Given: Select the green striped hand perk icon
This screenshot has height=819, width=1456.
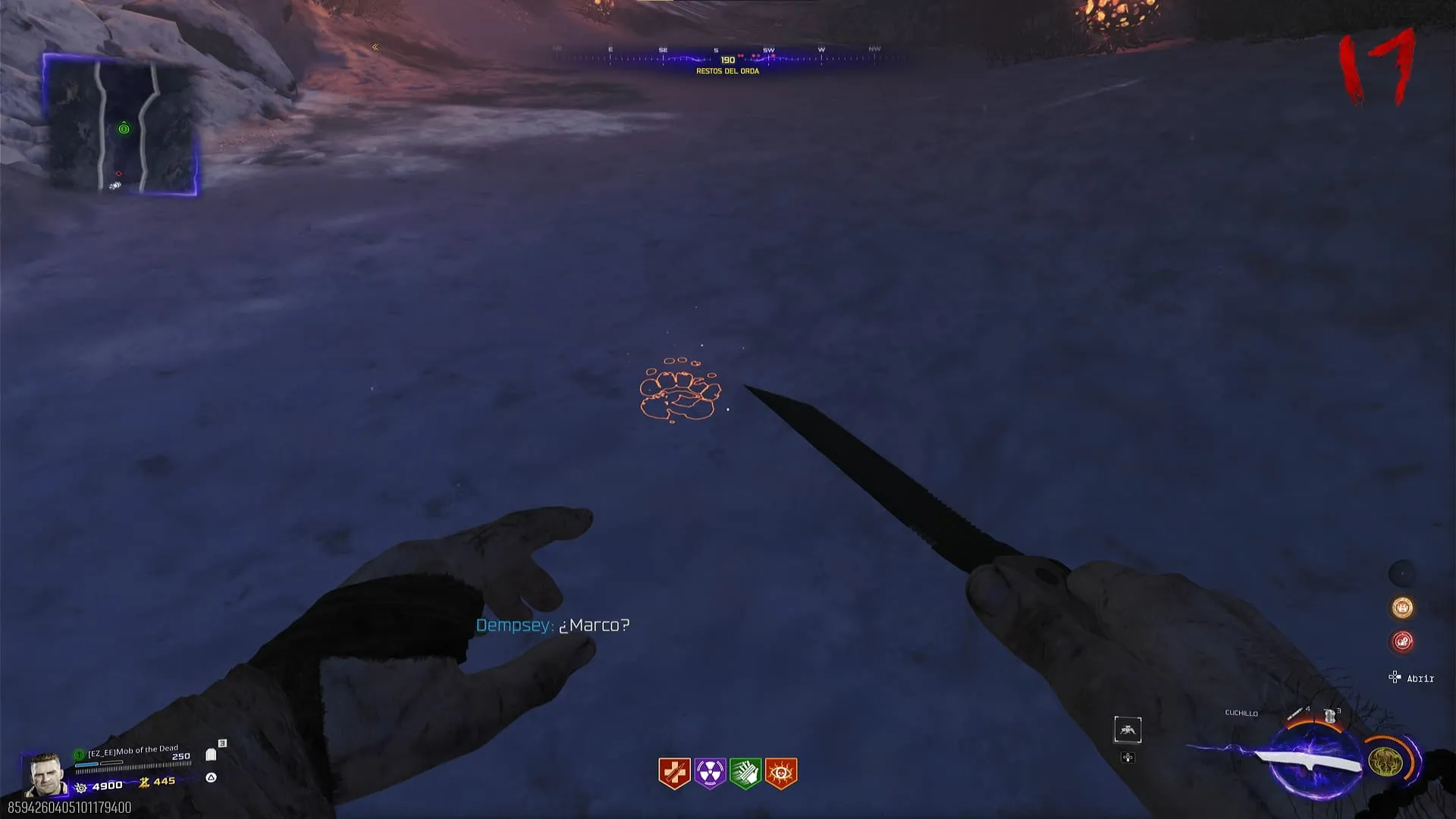Looking at the screenshot, I should click(x=745, y=773).
